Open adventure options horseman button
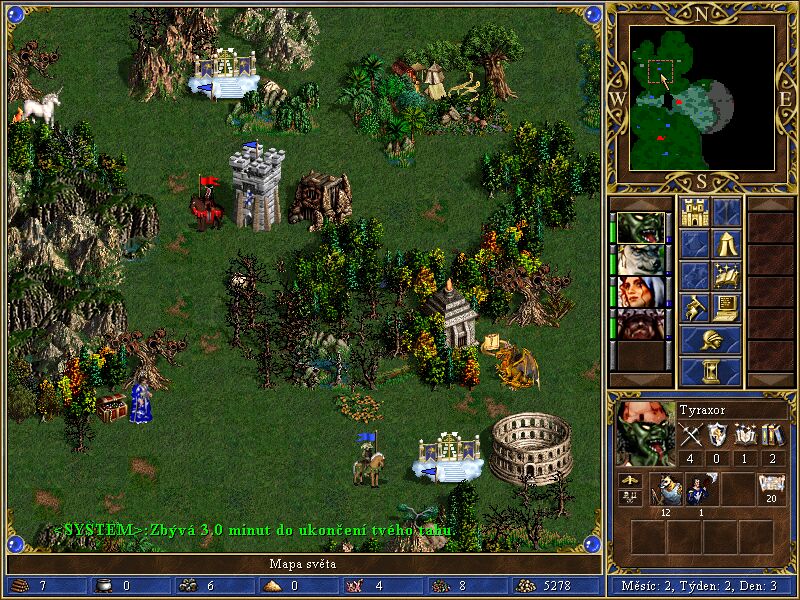800x600 pixels. [694, 308]
